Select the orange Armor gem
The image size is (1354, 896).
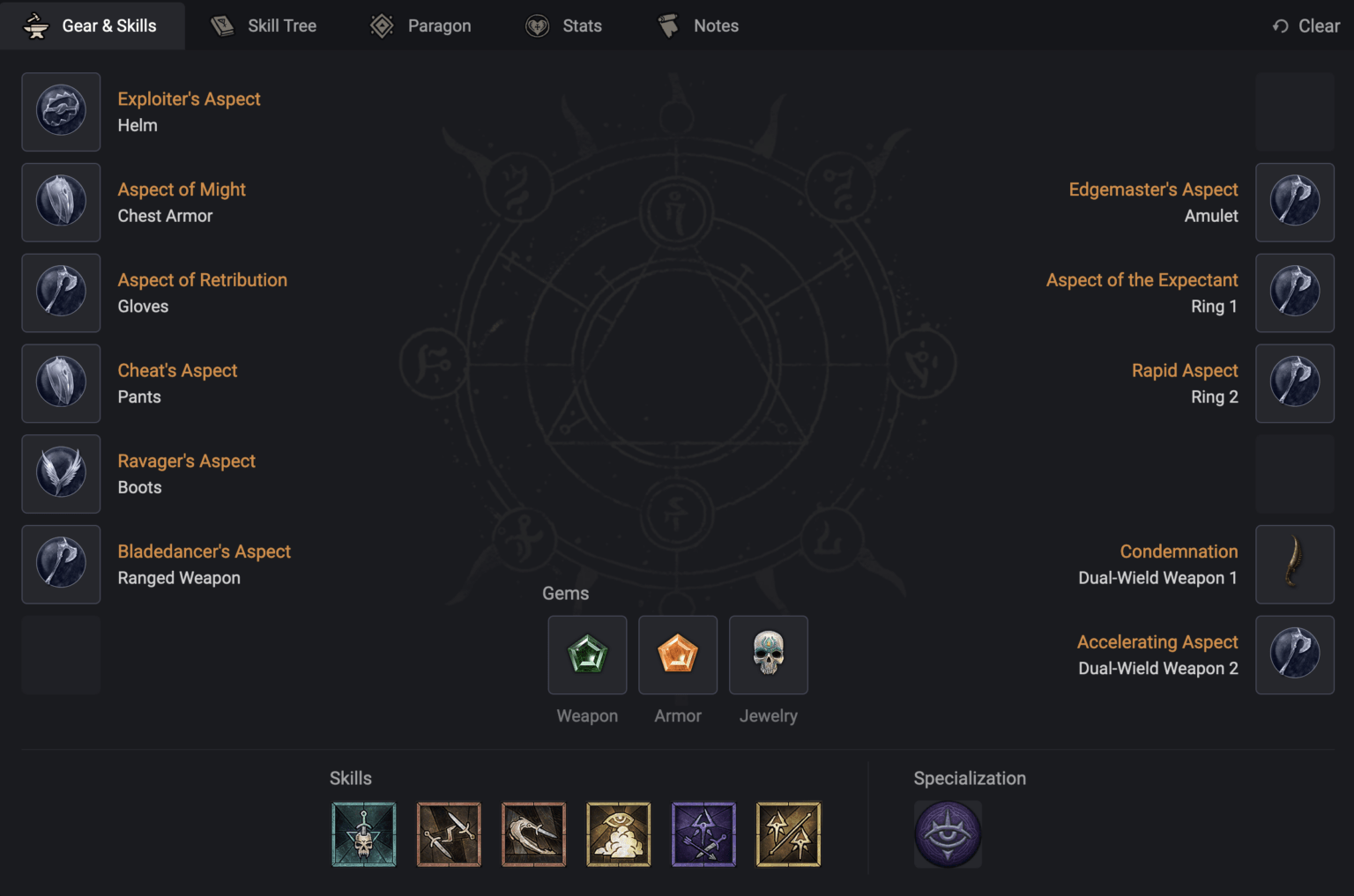coord(677,655)
